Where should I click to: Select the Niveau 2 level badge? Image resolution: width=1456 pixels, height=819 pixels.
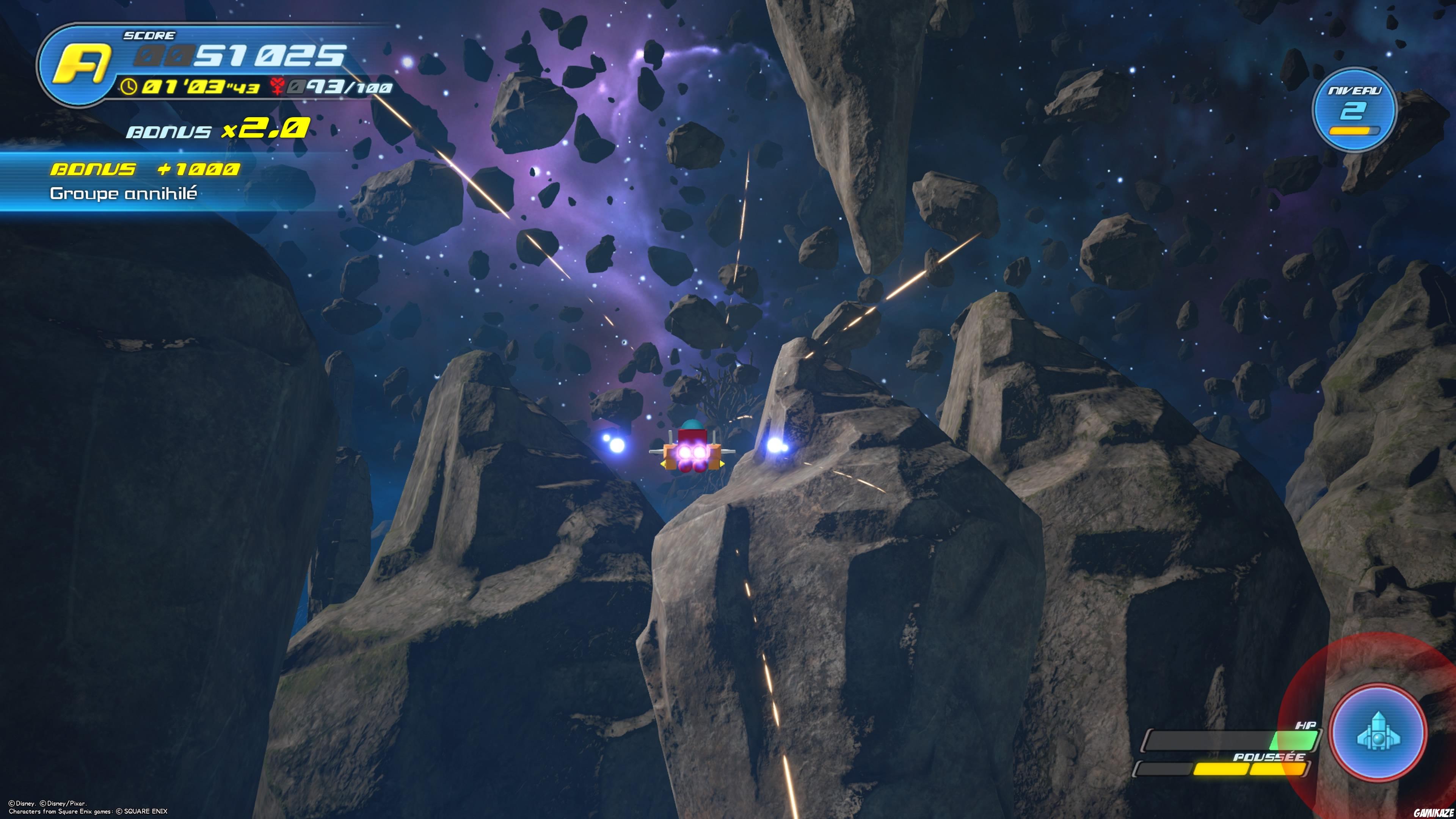tap(1354, 110)
